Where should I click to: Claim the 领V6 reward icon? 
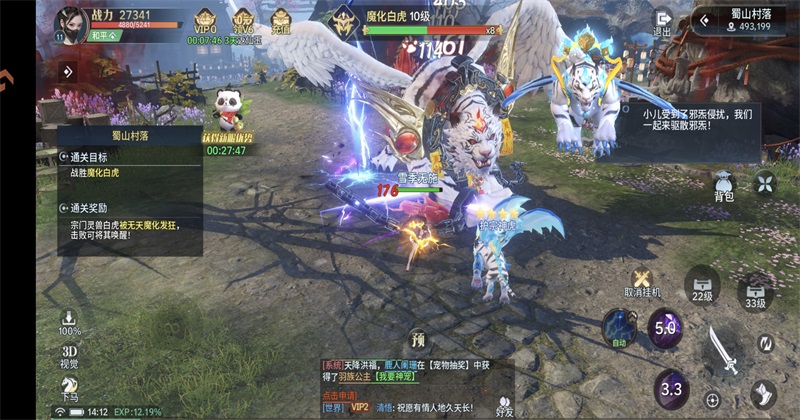click(241, 22)
